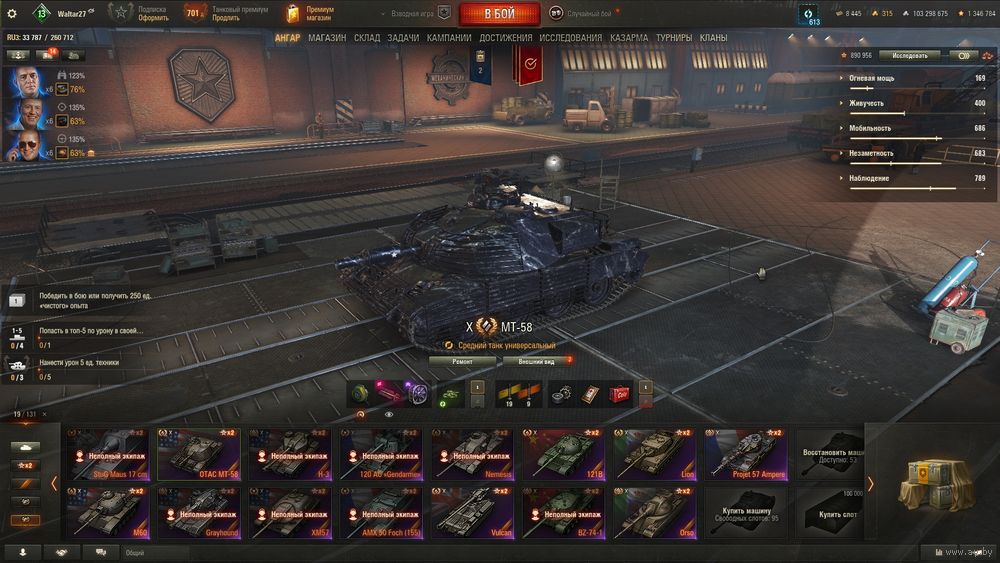
Task: Choose the 121B tank from the carousel
Action: (564, 455)
